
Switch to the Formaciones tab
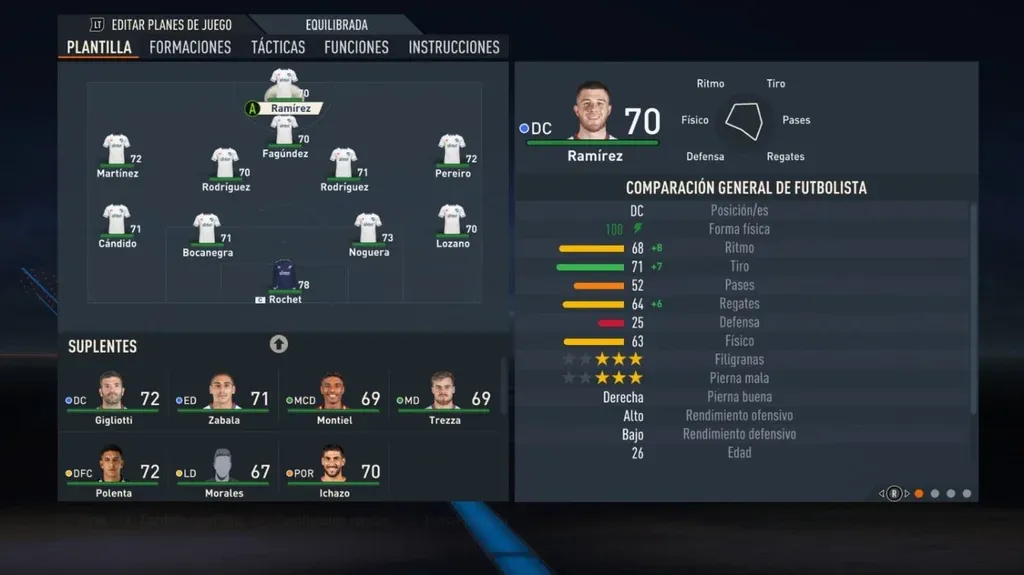(x=190, y=47)
